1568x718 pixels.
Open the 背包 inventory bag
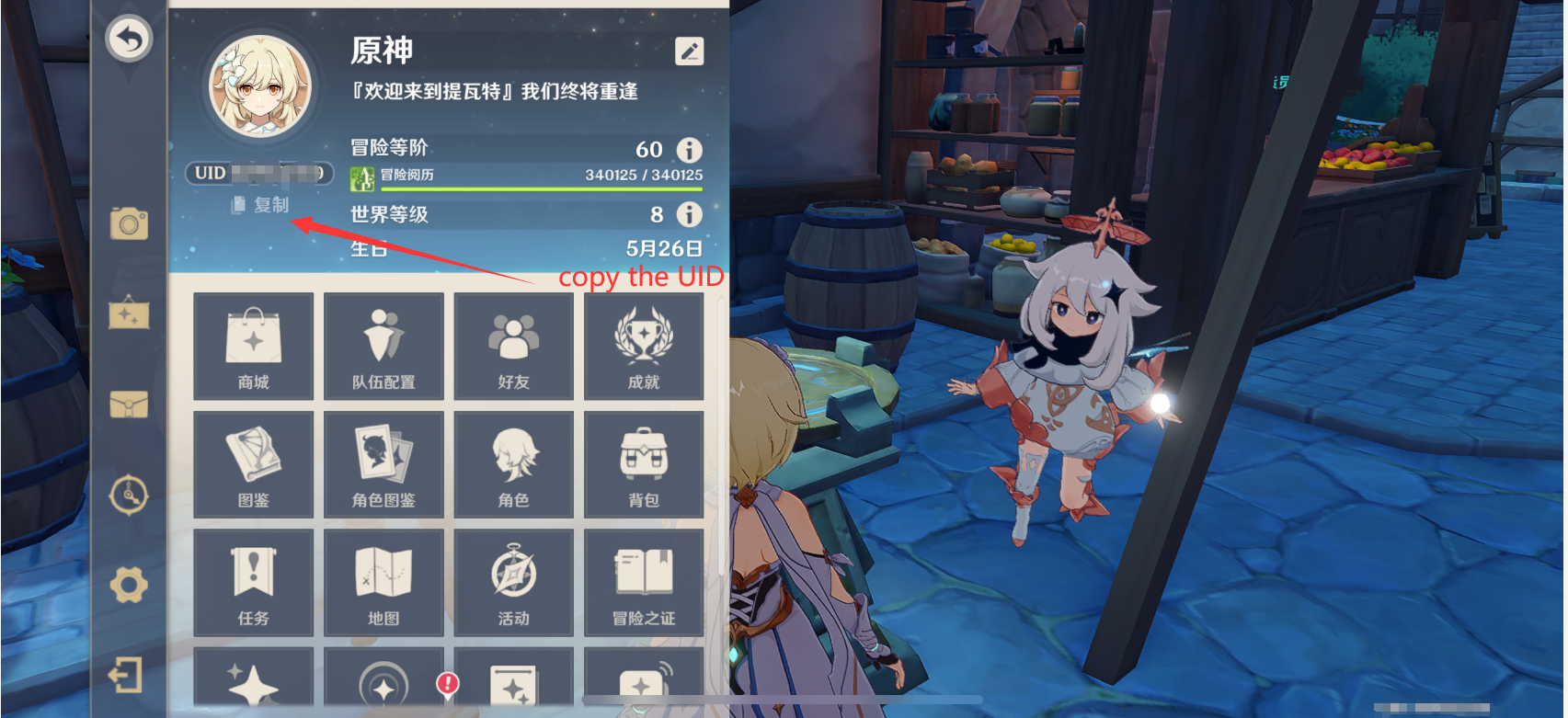click(x=644, y=464)
